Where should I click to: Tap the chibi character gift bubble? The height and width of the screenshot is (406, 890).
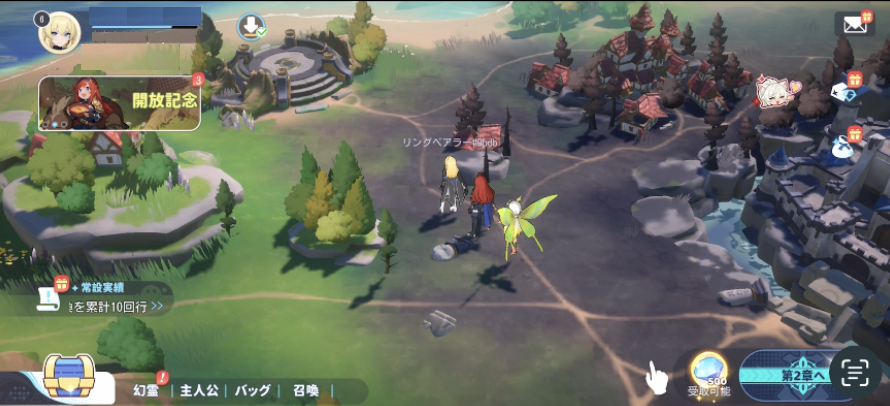pyautogui.click(x=772, y=93)
